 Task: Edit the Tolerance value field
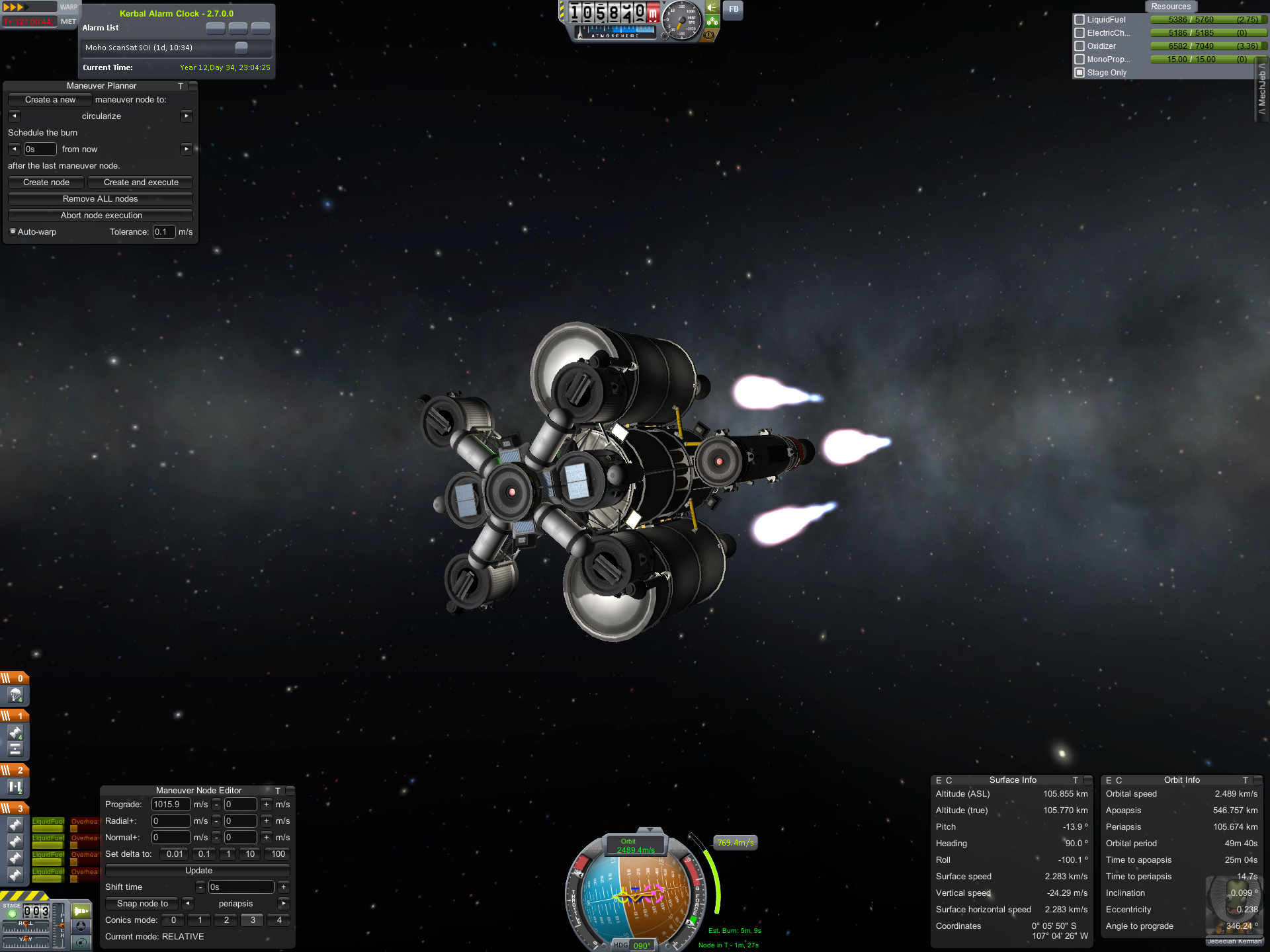click(x=163, y=232)
